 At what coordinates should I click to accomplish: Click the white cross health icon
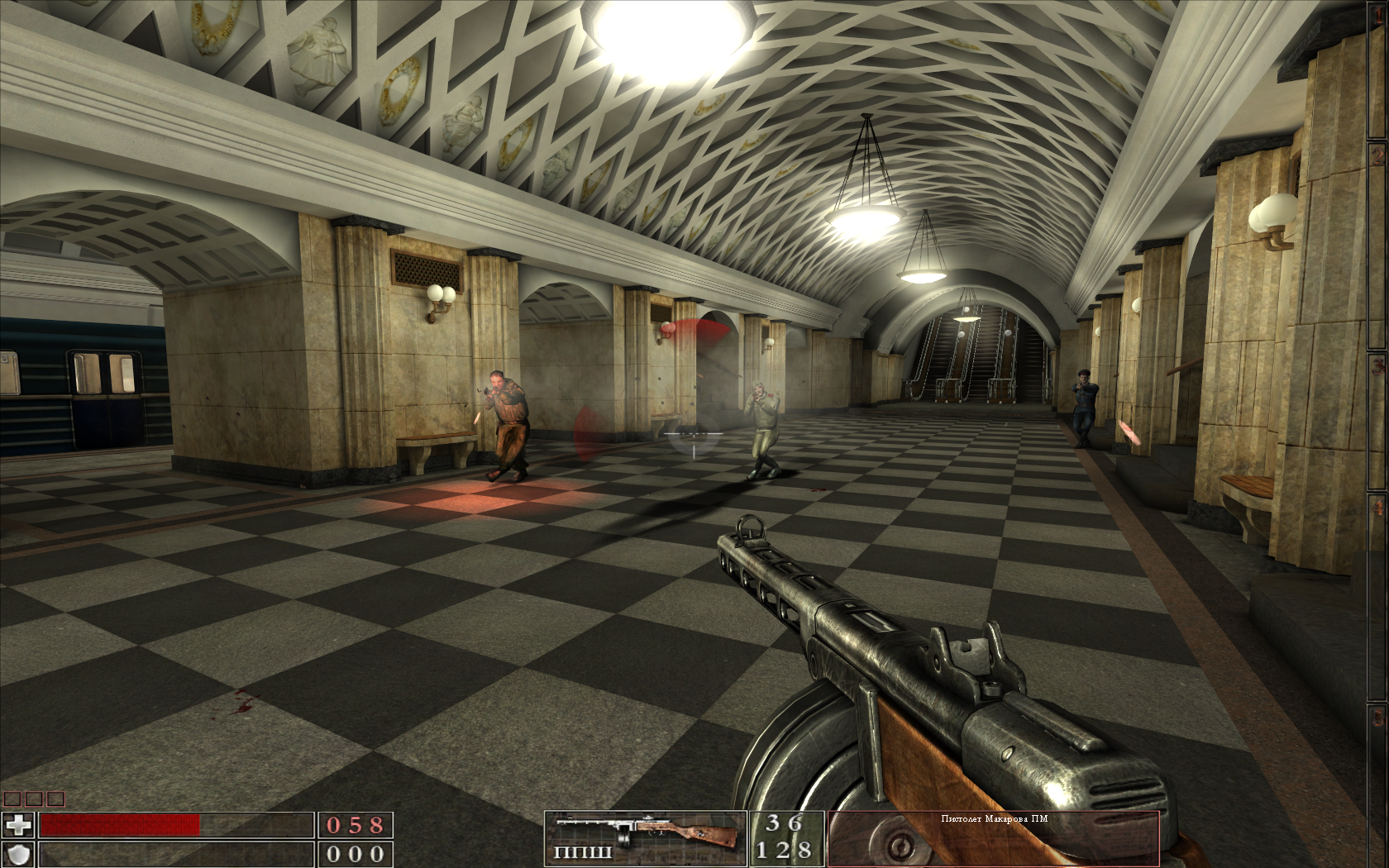(x=18, y=824)
